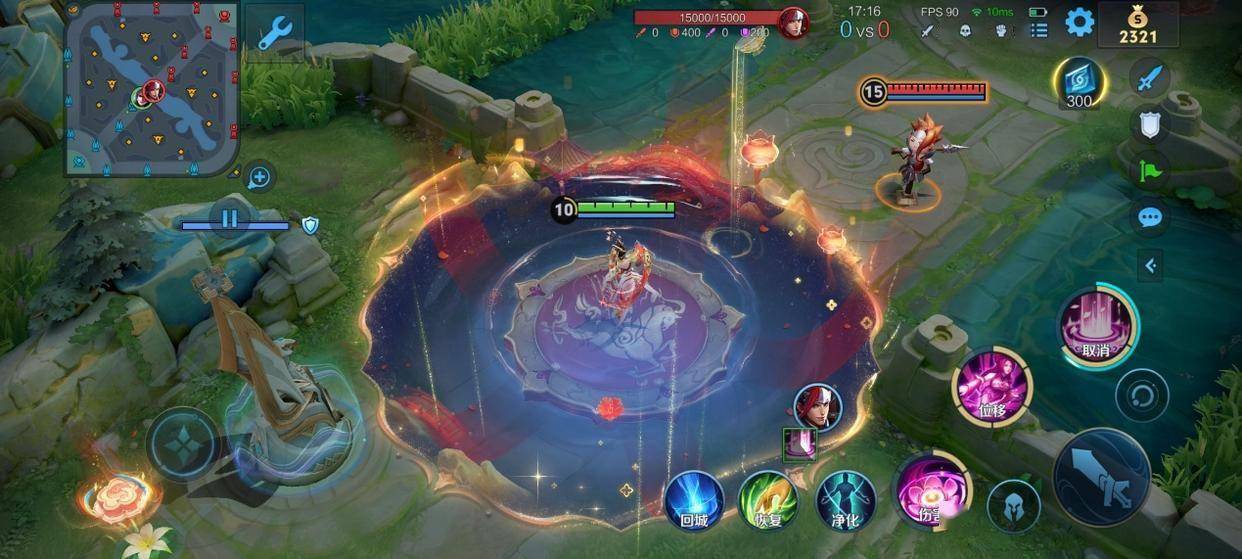Image resolution: width=1242 pixels, height=559 pixels.
Task: Tap the helmet target-hero button
Action: coord(1012,505)
